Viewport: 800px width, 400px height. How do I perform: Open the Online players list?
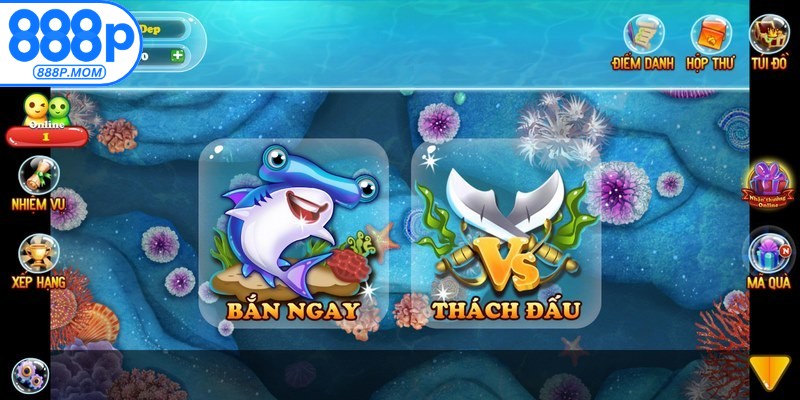47,117
